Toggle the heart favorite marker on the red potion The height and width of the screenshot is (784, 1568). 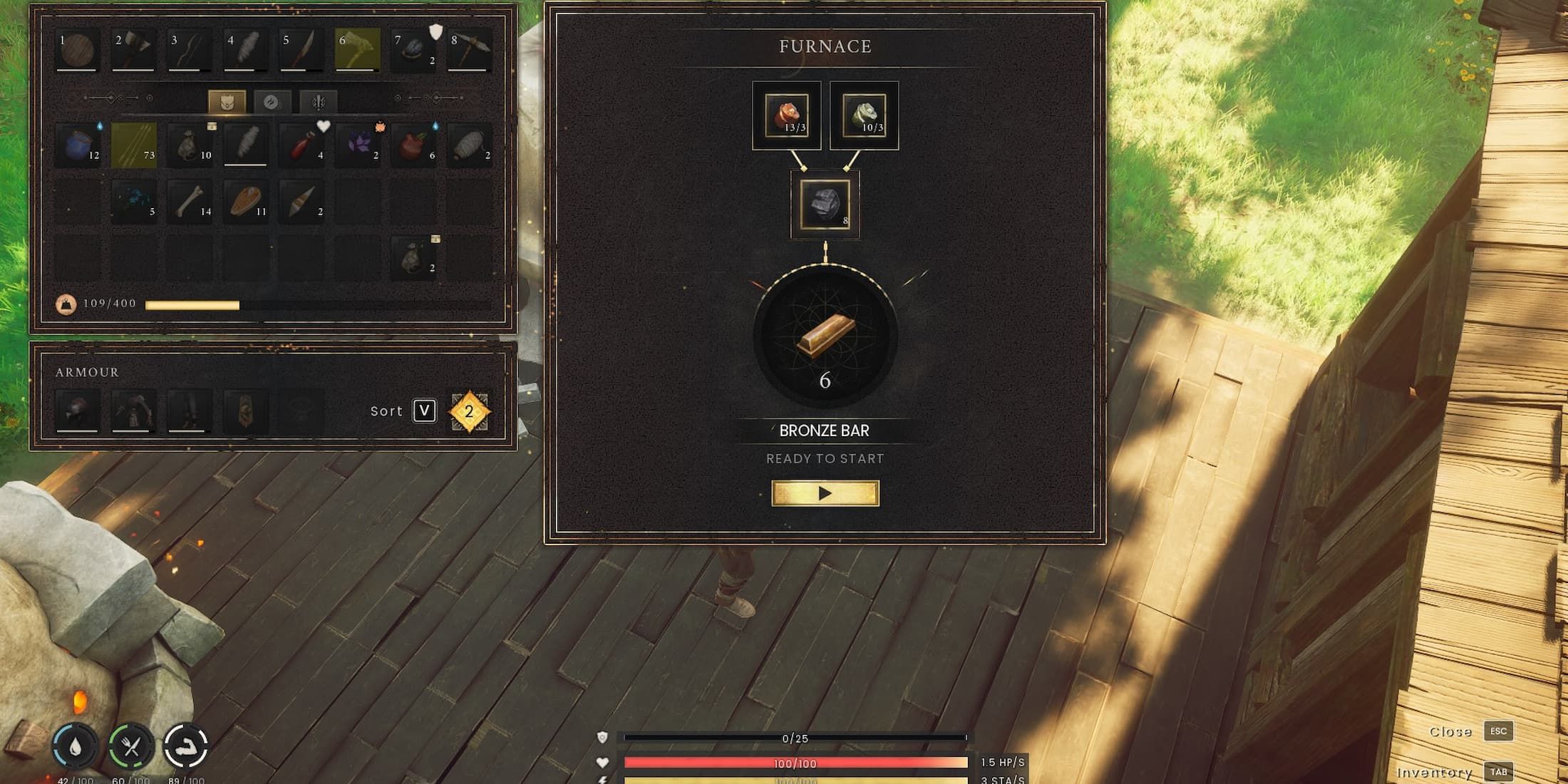(322, 126)
